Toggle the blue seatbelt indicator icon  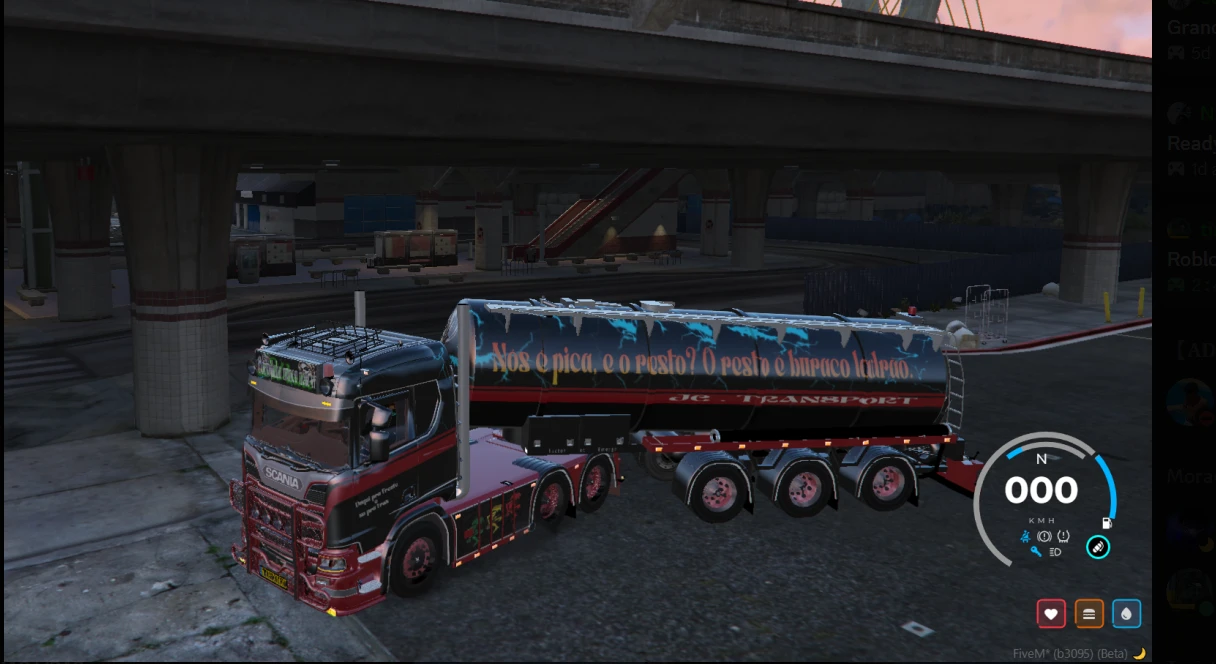point(1026,537)
